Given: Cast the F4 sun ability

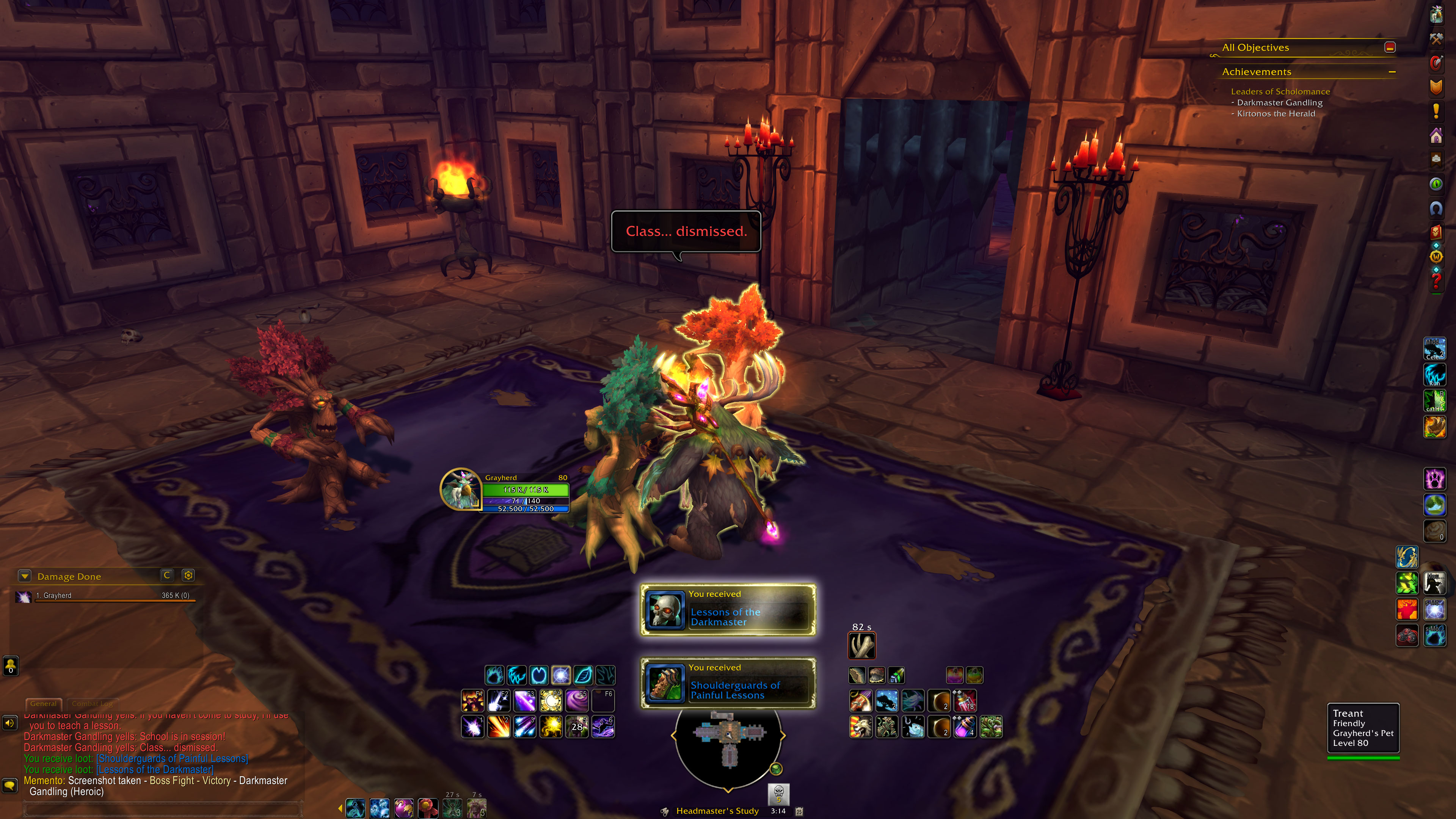Looking at the screenshot, I should [551, 701].
